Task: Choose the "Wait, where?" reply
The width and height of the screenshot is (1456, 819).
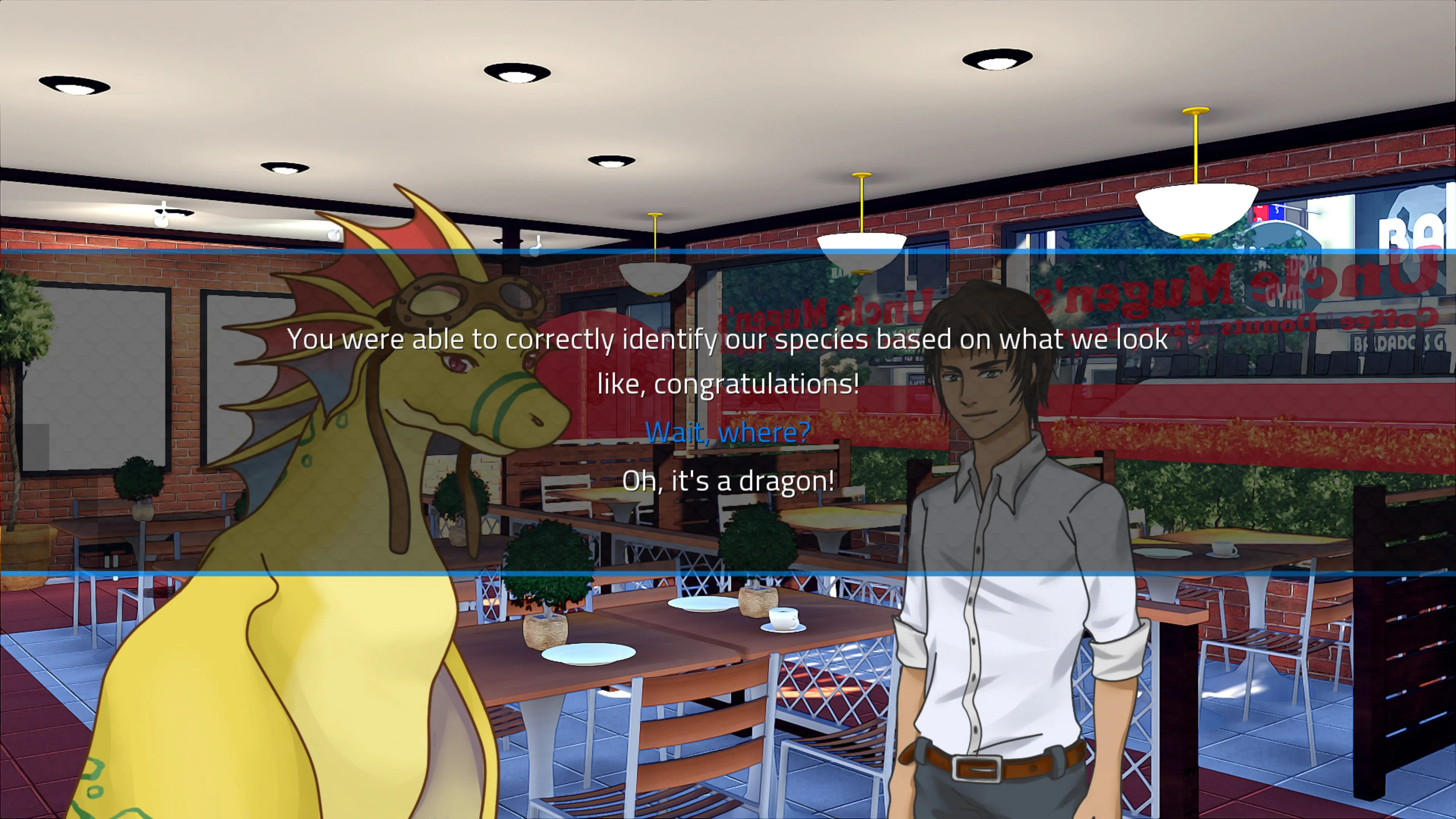Action: [728, 432]
